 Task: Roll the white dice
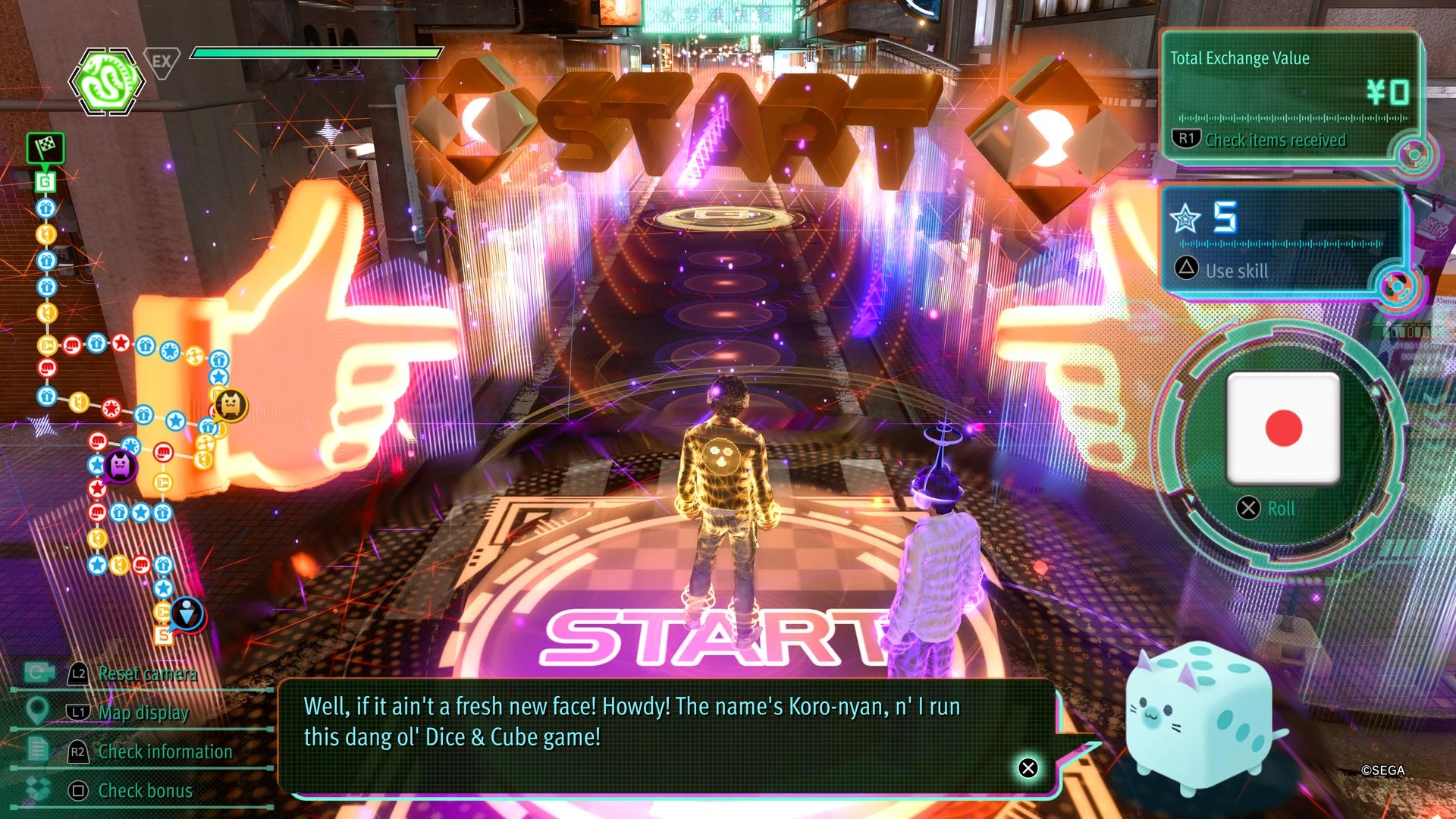tap(1283, 429)
